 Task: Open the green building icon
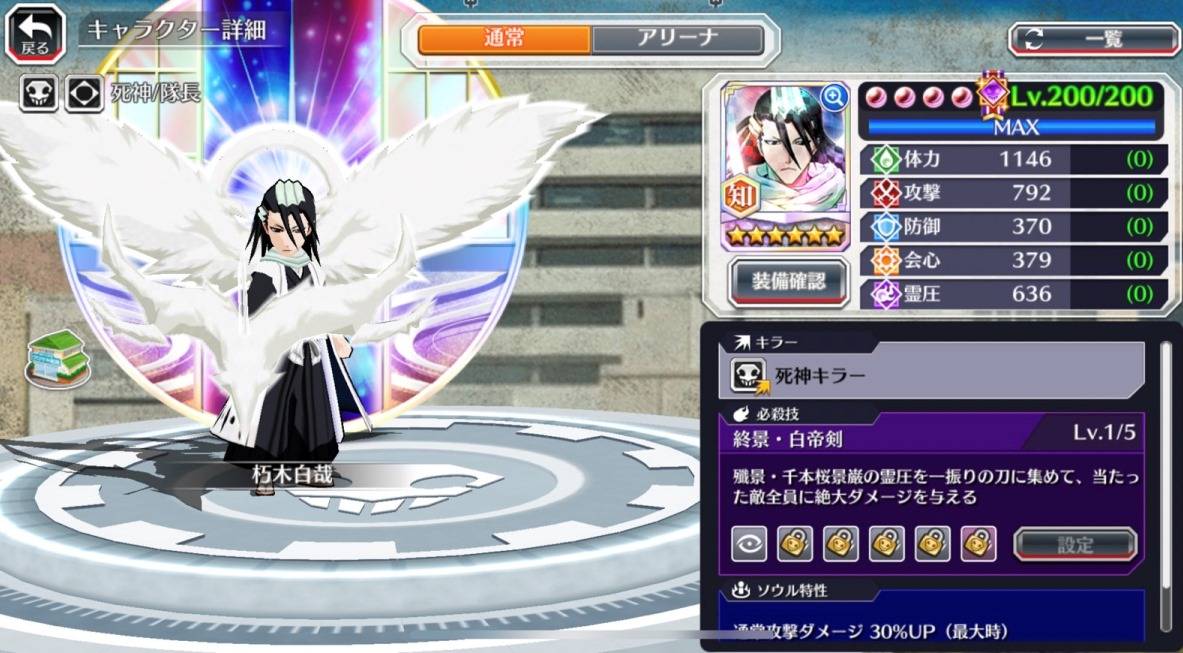58,357
